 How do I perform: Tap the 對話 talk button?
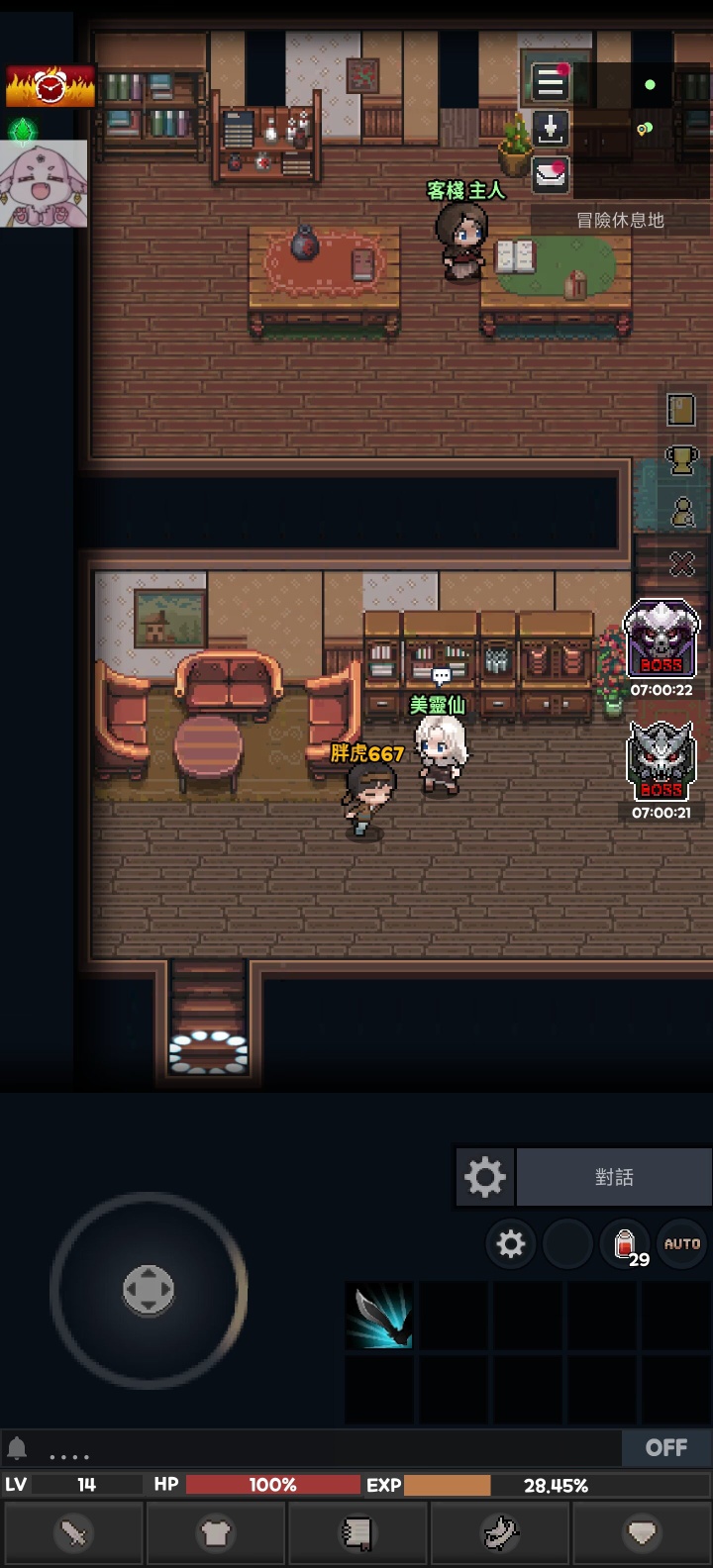tap(614, 1177)
